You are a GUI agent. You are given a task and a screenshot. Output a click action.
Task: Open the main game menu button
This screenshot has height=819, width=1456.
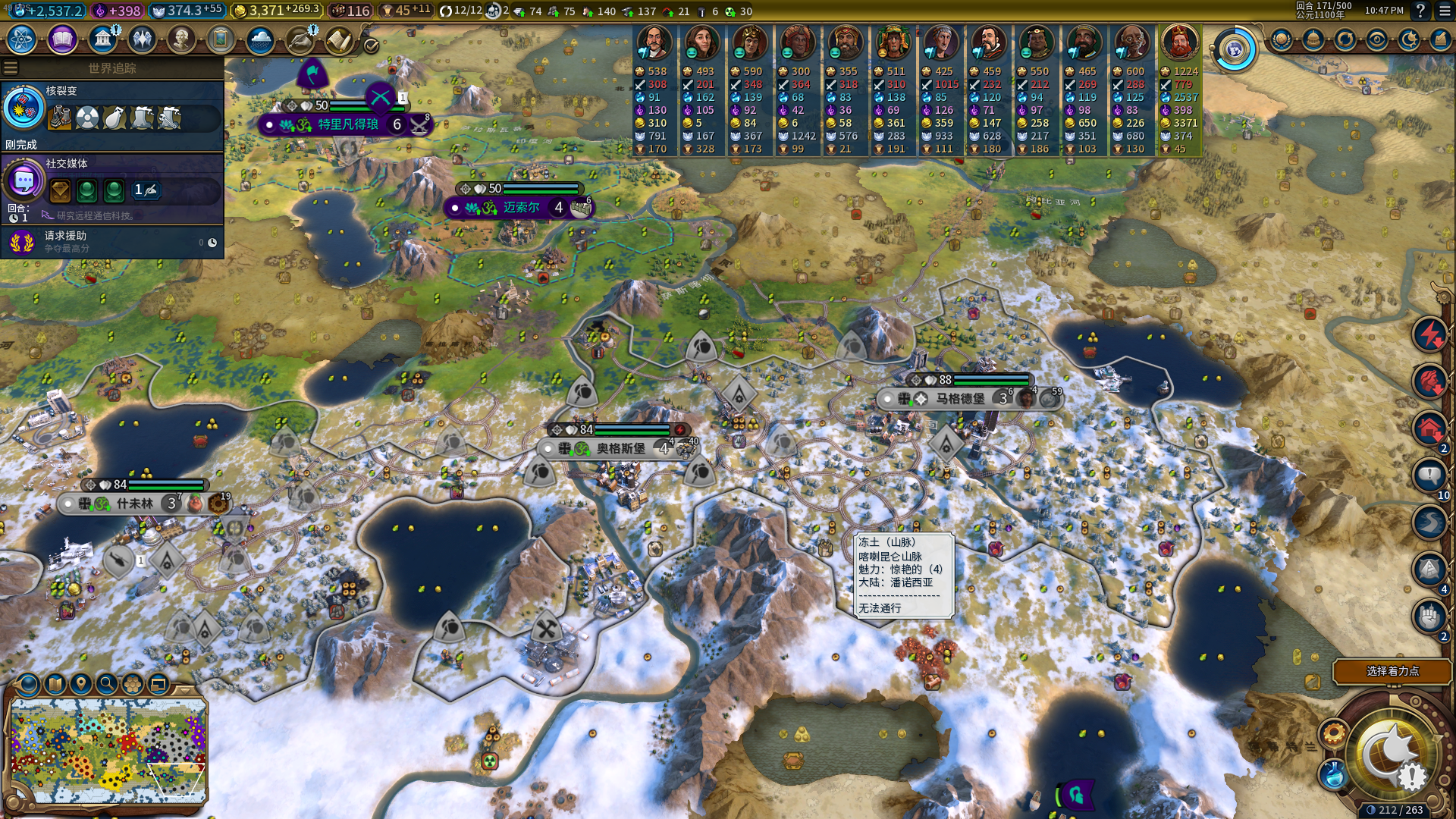coord(1444,11)
